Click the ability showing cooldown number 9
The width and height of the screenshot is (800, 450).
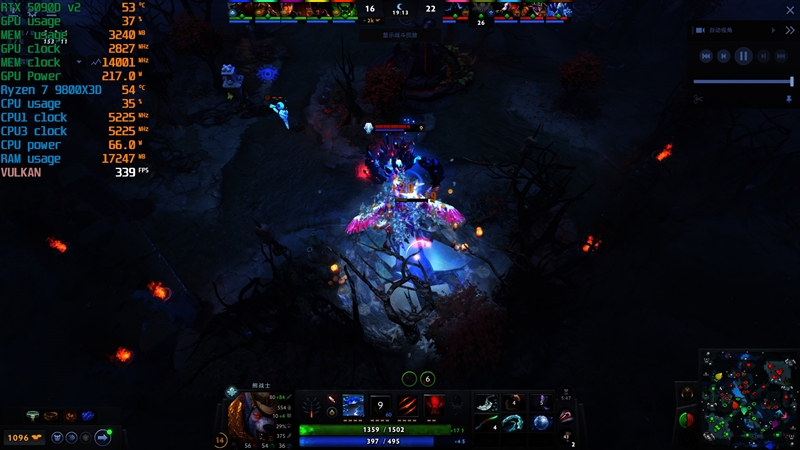pos(381,406)
